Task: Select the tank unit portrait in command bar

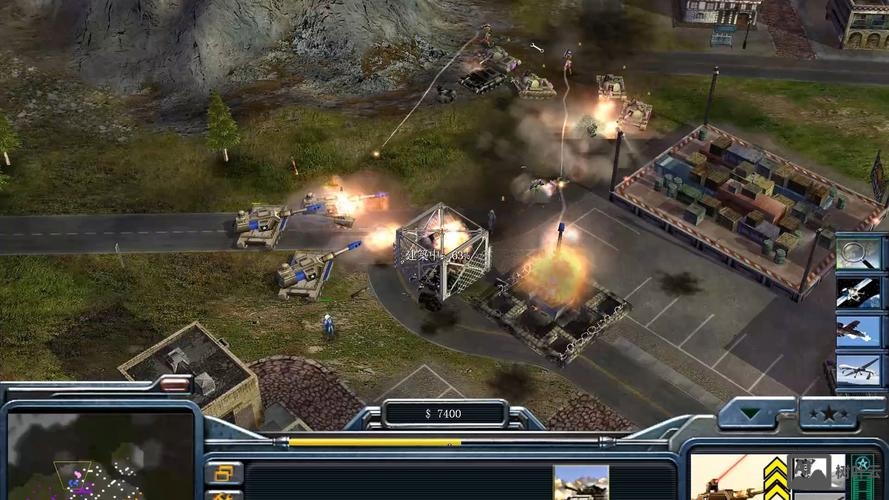Action: click(x=581, y=482)
